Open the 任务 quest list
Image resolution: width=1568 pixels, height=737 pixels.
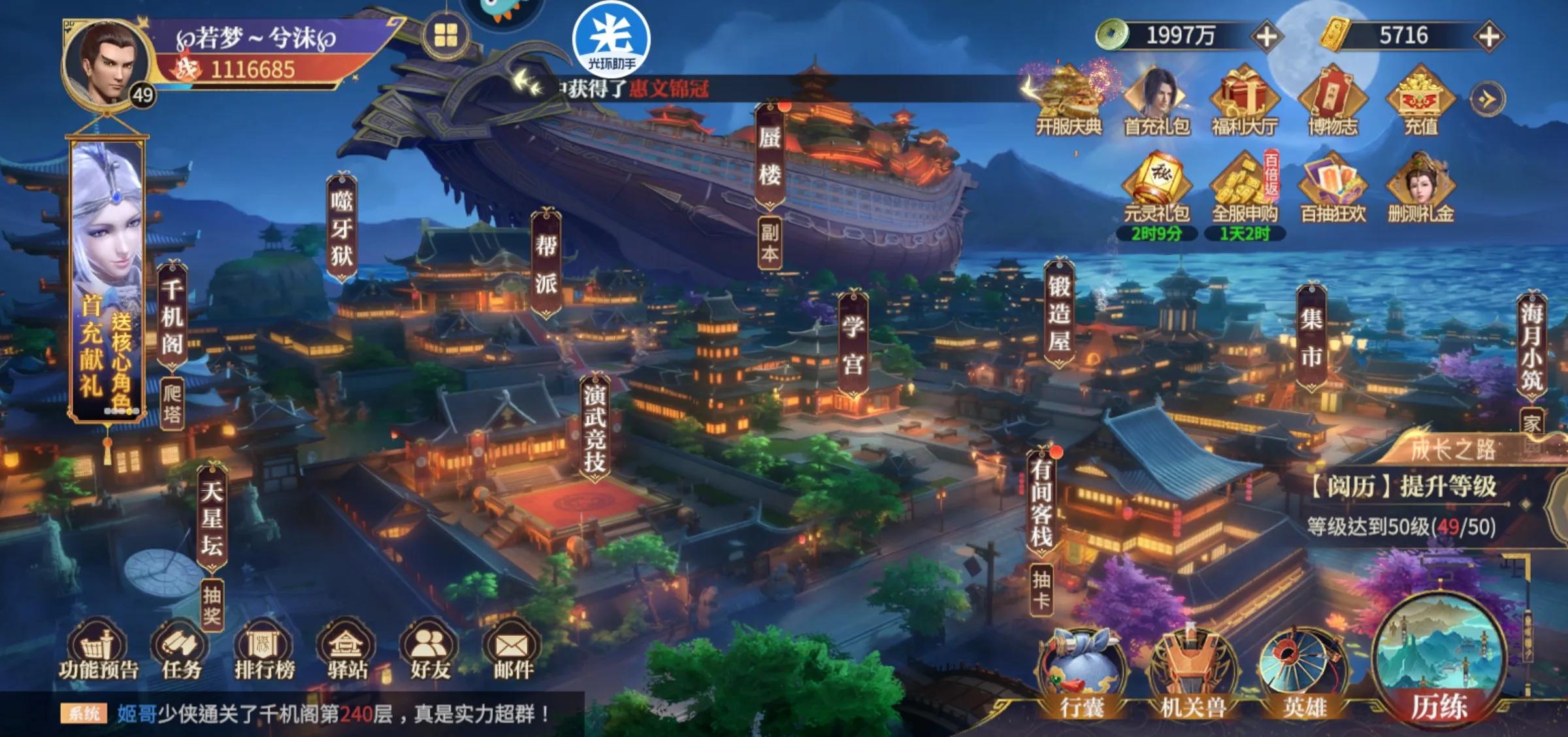pyautogui.click(x=181, y=650)
